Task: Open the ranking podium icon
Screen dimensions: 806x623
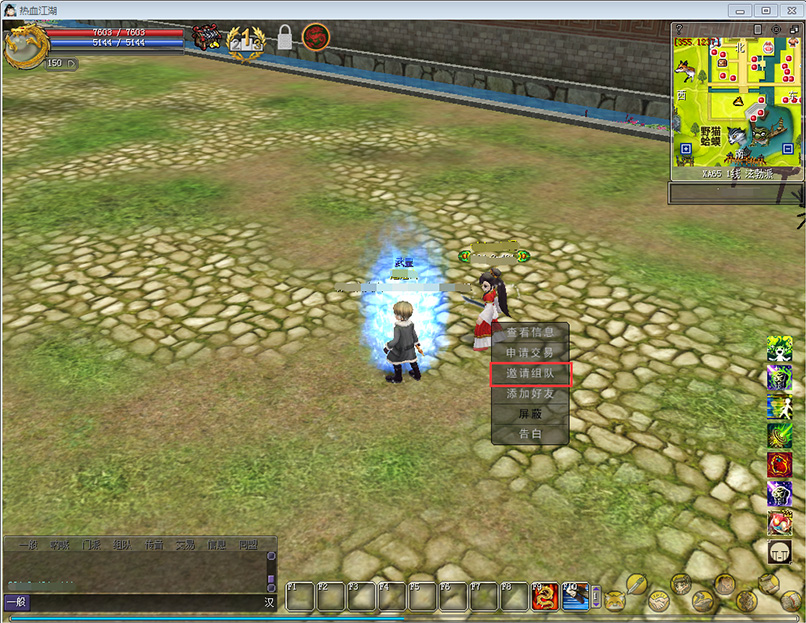Action: [x=245, y=39]
